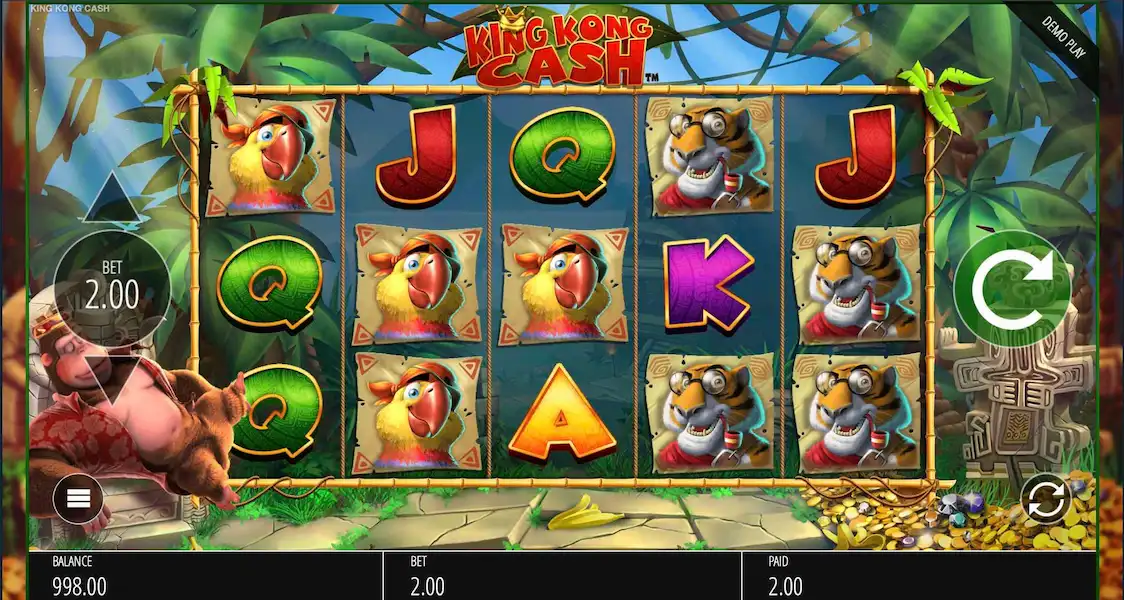Viewport: 1124px width, 600px height.
Task: Open the hamburger menu button
Action: (78, 498)
